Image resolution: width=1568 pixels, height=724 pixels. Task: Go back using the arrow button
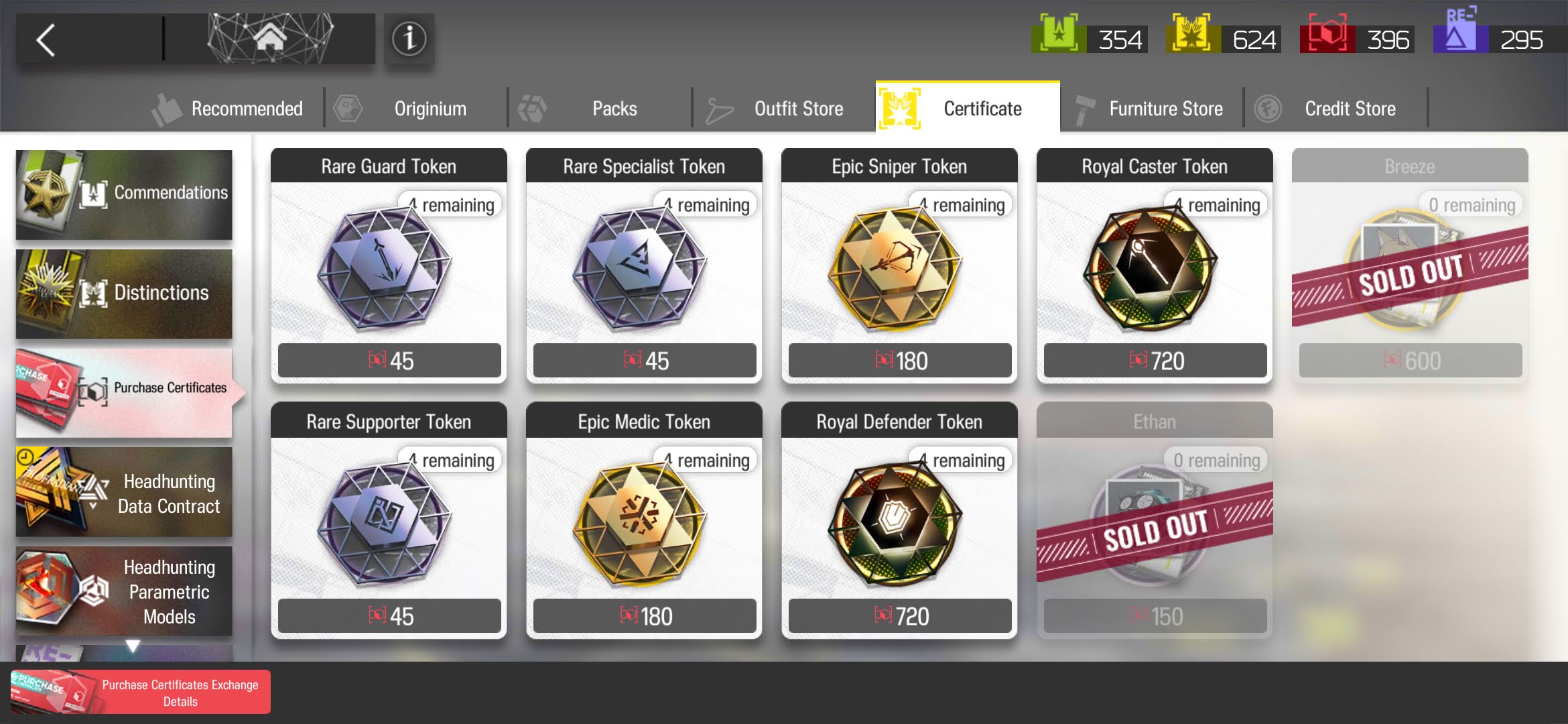tap(47, 40)
